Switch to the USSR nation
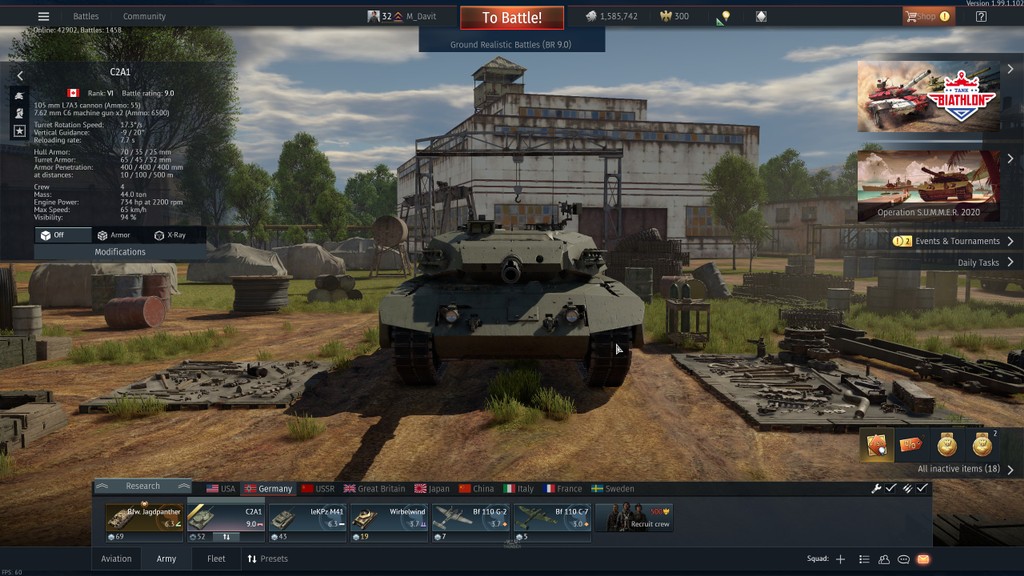1024x576 pixels. pyautogui.click(x=318, y=489)
